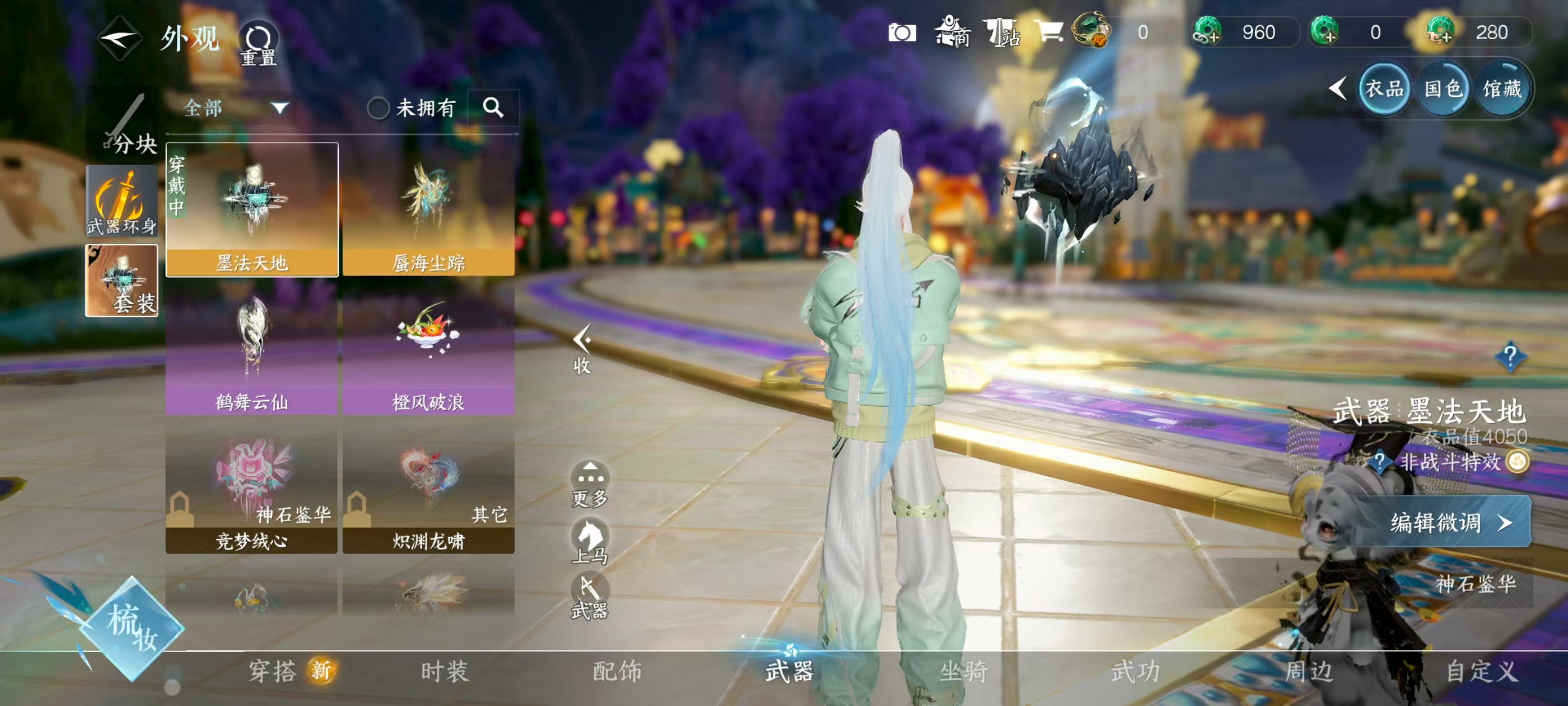1568x706 pixels.
Task: Preview the locked 炽渊龙啸 skin
Action: (x=428, y=489)
